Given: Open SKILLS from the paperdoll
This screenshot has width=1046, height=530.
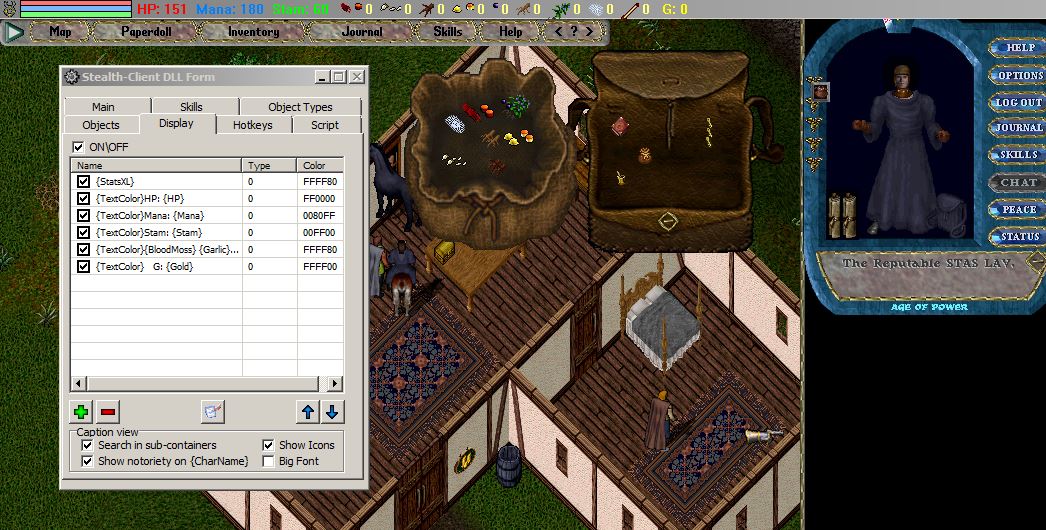Looking at the screenshot, I should pyautogui.click(x=1019, y=155).
